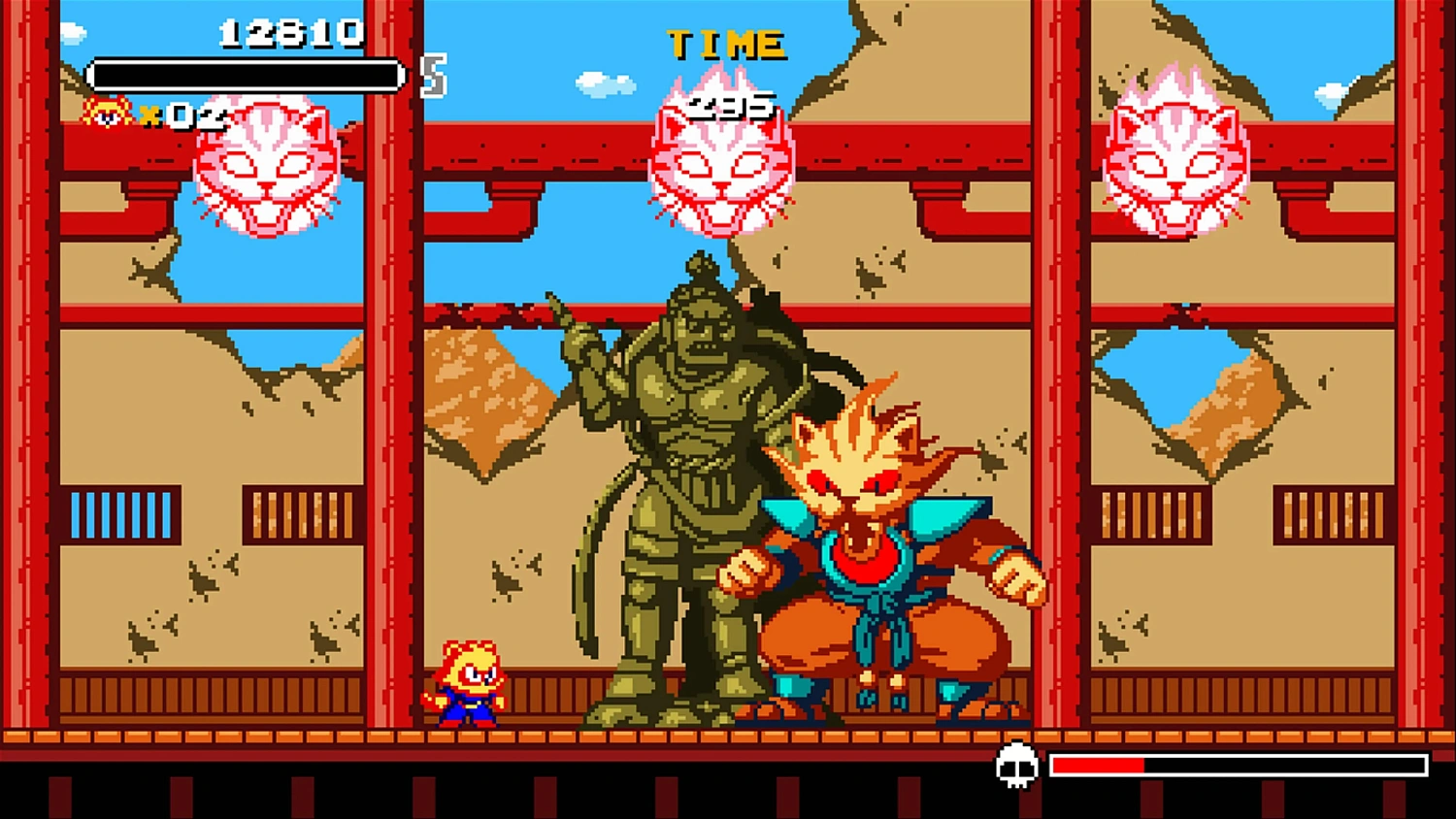Click the skull icon beside the boss health bar
Viewport: 1456px width, 819px height.
click(1017, 766)
